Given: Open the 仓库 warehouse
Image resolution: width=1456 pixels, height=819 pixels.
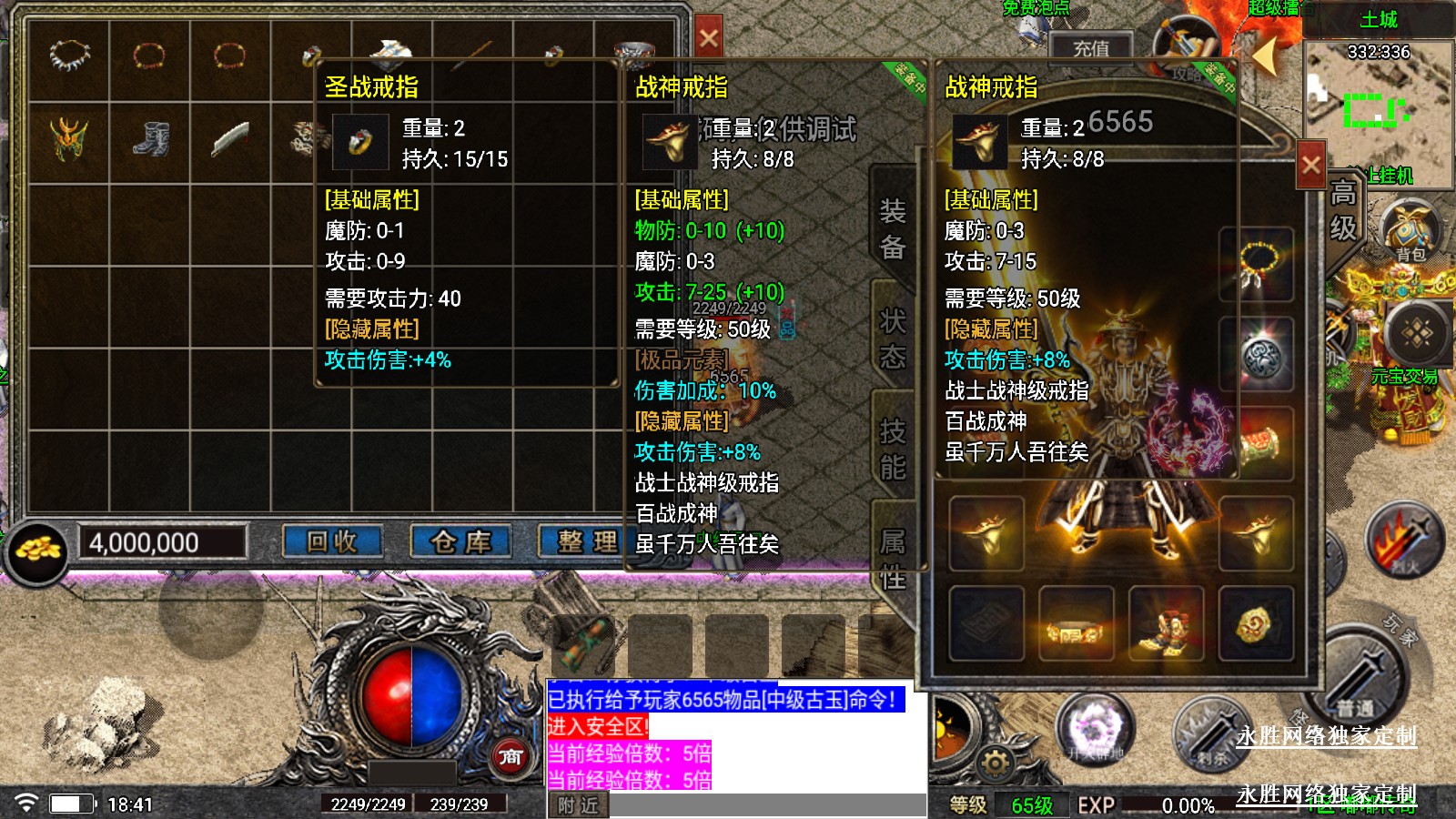Looking at the screenshot, I should (460, 542).
